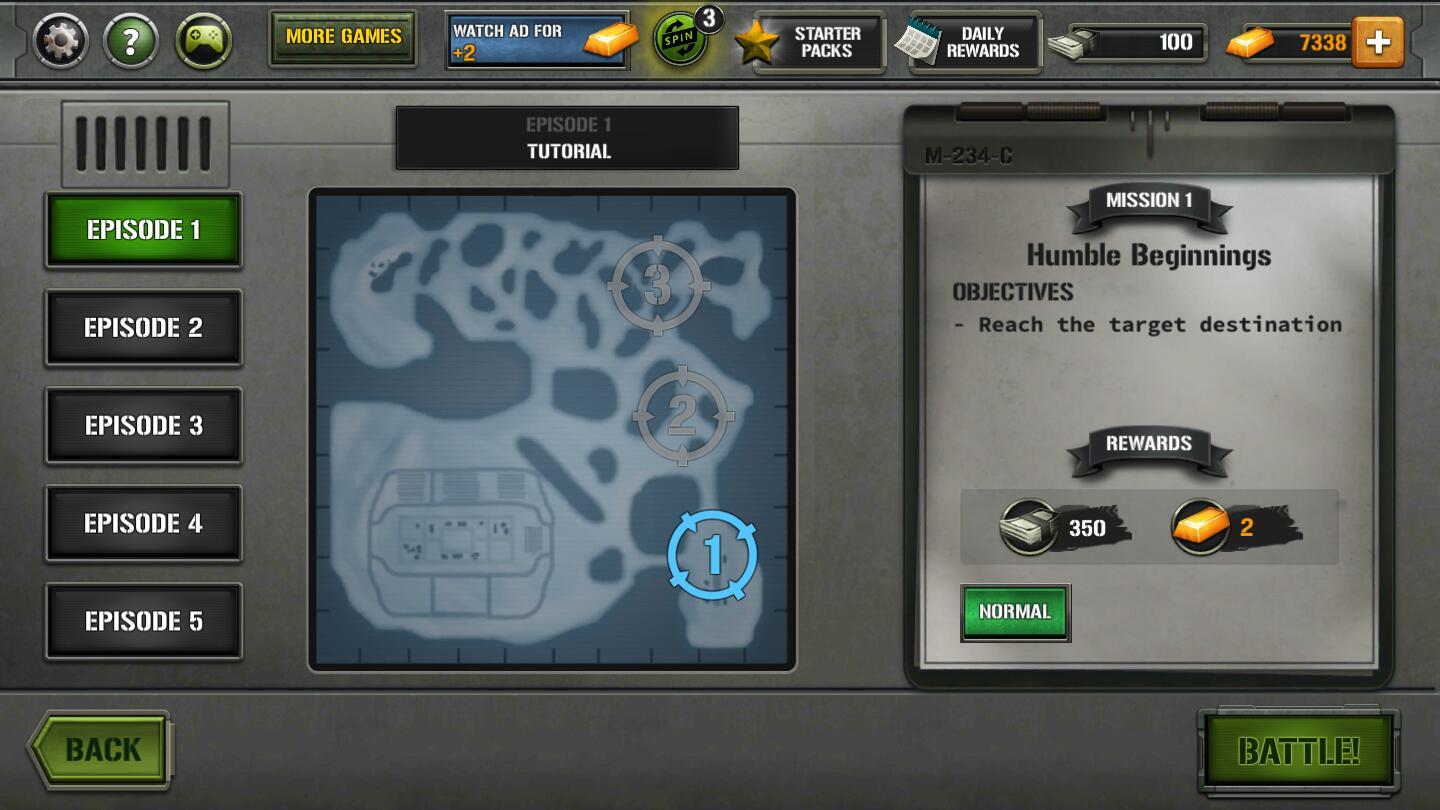The height and width of the screenshot is (810, 1440).
Task: Choose Episode 5
Action: point(143,621)
